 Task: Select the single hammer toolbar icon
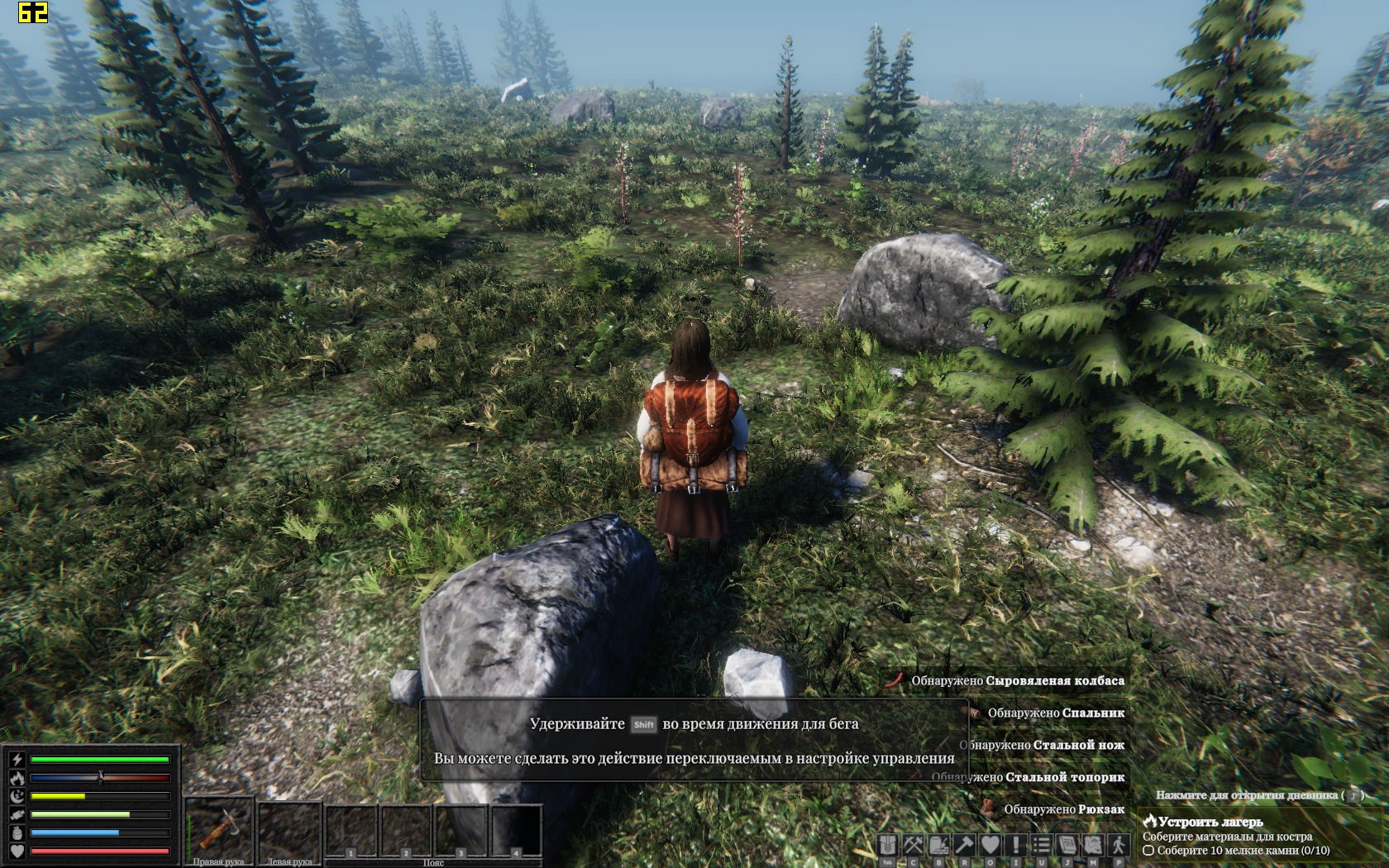pyautogui.click(x=965, y=845)
